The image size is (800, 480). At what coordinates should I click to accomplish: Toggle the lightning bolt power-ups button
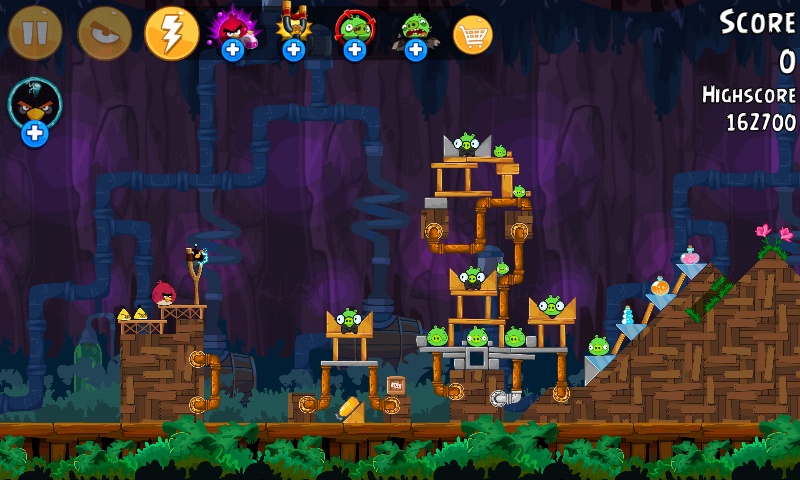[172, 33]
